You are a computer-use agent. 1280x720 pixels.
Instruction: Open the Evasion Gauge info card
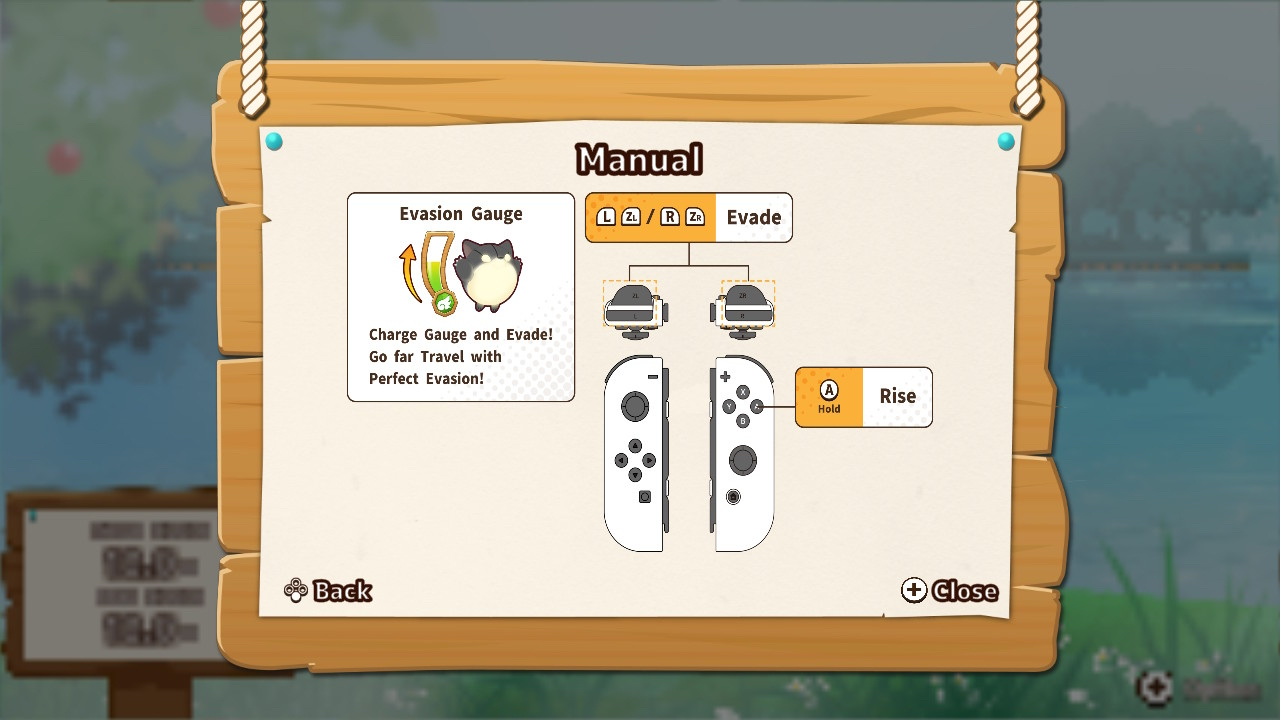point(460,295)
